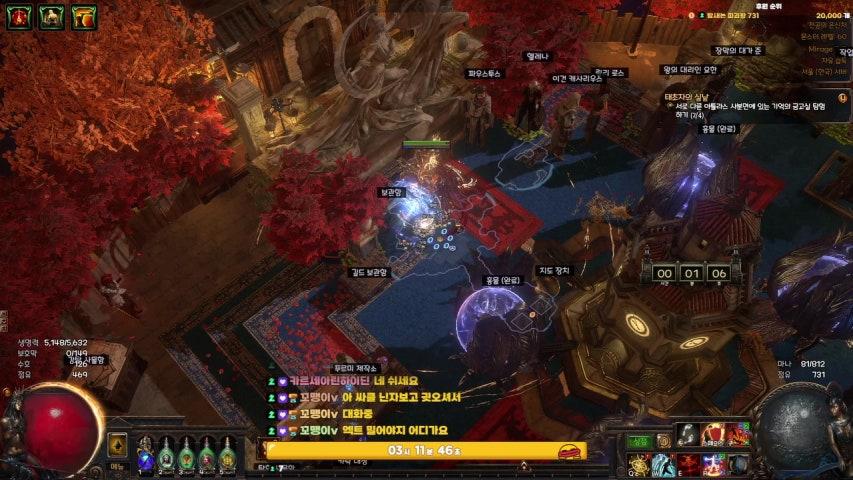Select the armored figure buff icon
The image size is (853, 480).
52,16
